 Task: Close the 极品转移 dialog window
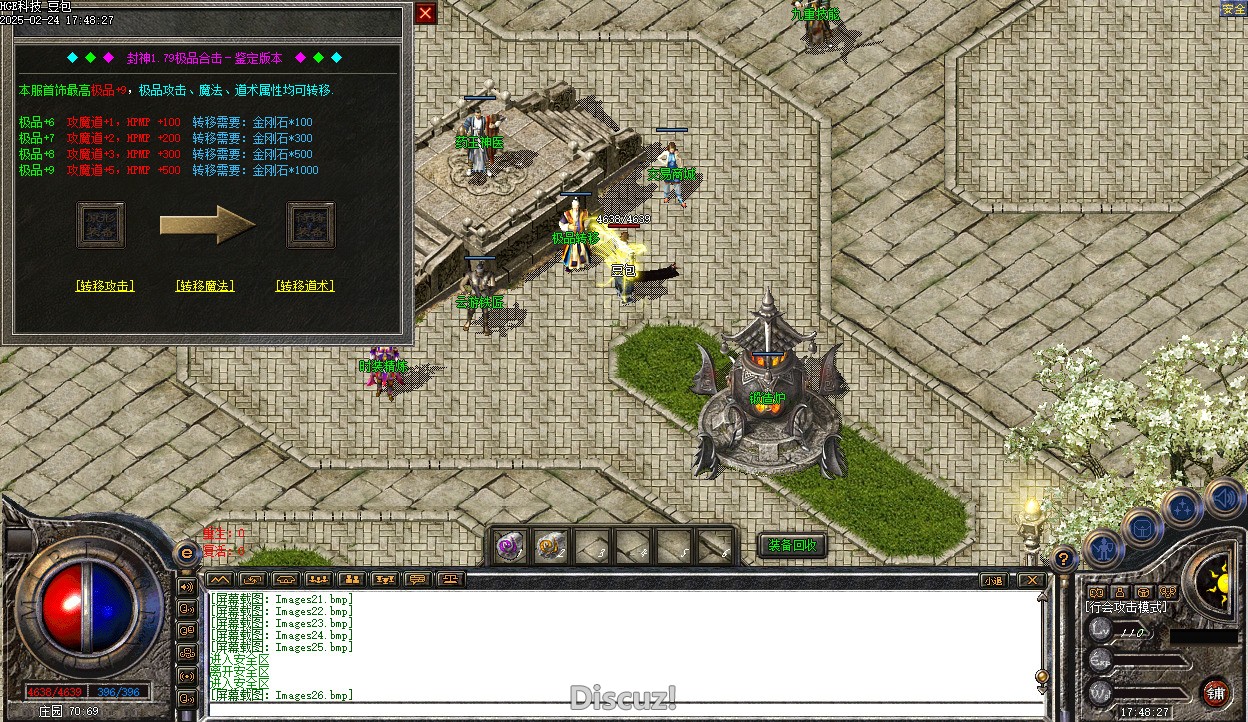click(x=425, y=13)
